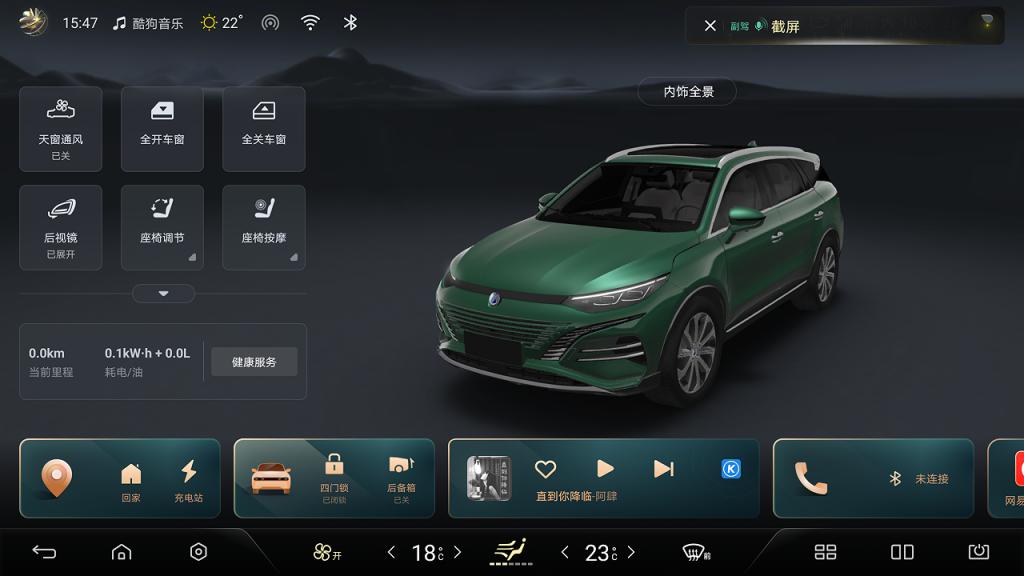Close the screenshot (截屏) voice prompt
The width and height of the screenshot is (1024, 576).
coord(710,26)
